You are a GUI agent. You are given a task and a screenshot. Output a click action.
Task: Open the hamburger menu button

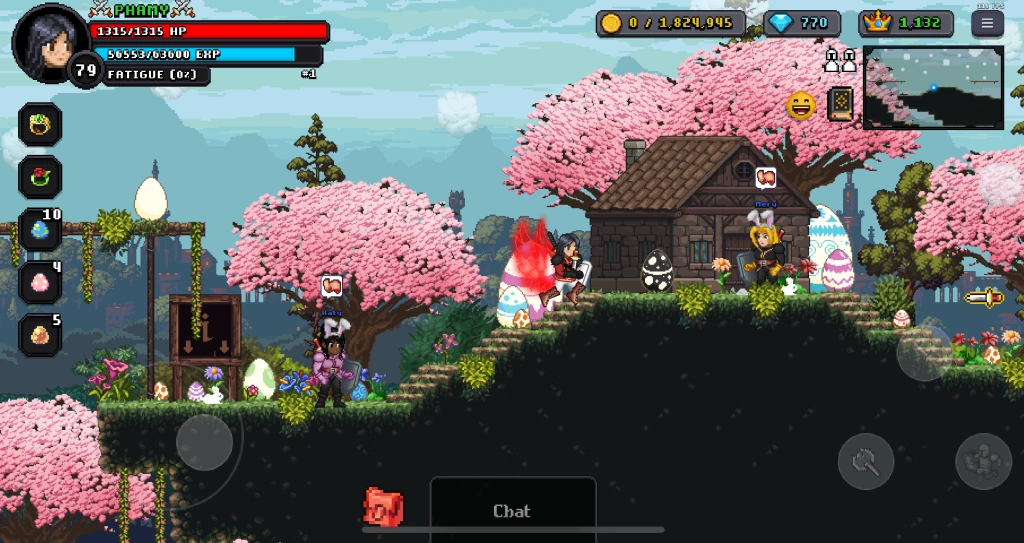click(987, 23)
